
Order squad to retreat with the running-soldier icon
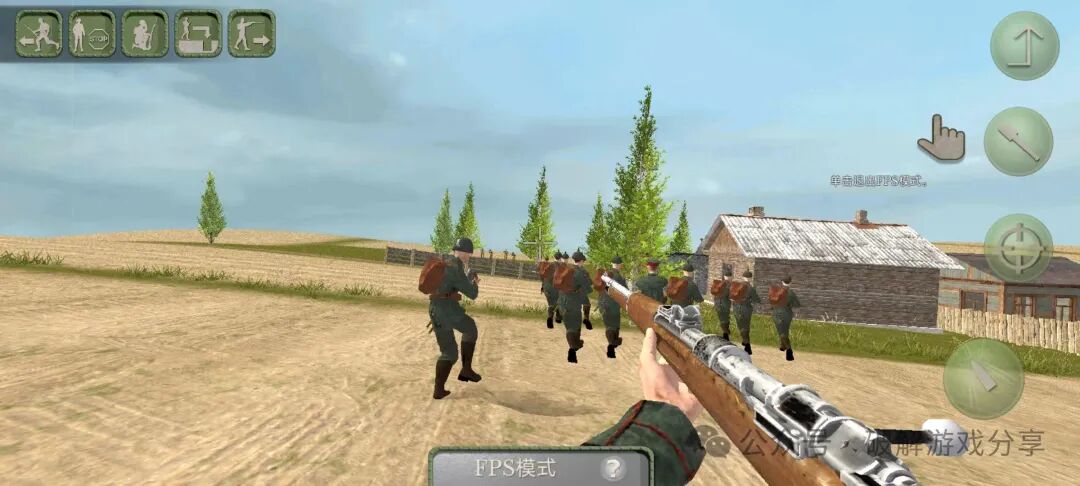39,33
